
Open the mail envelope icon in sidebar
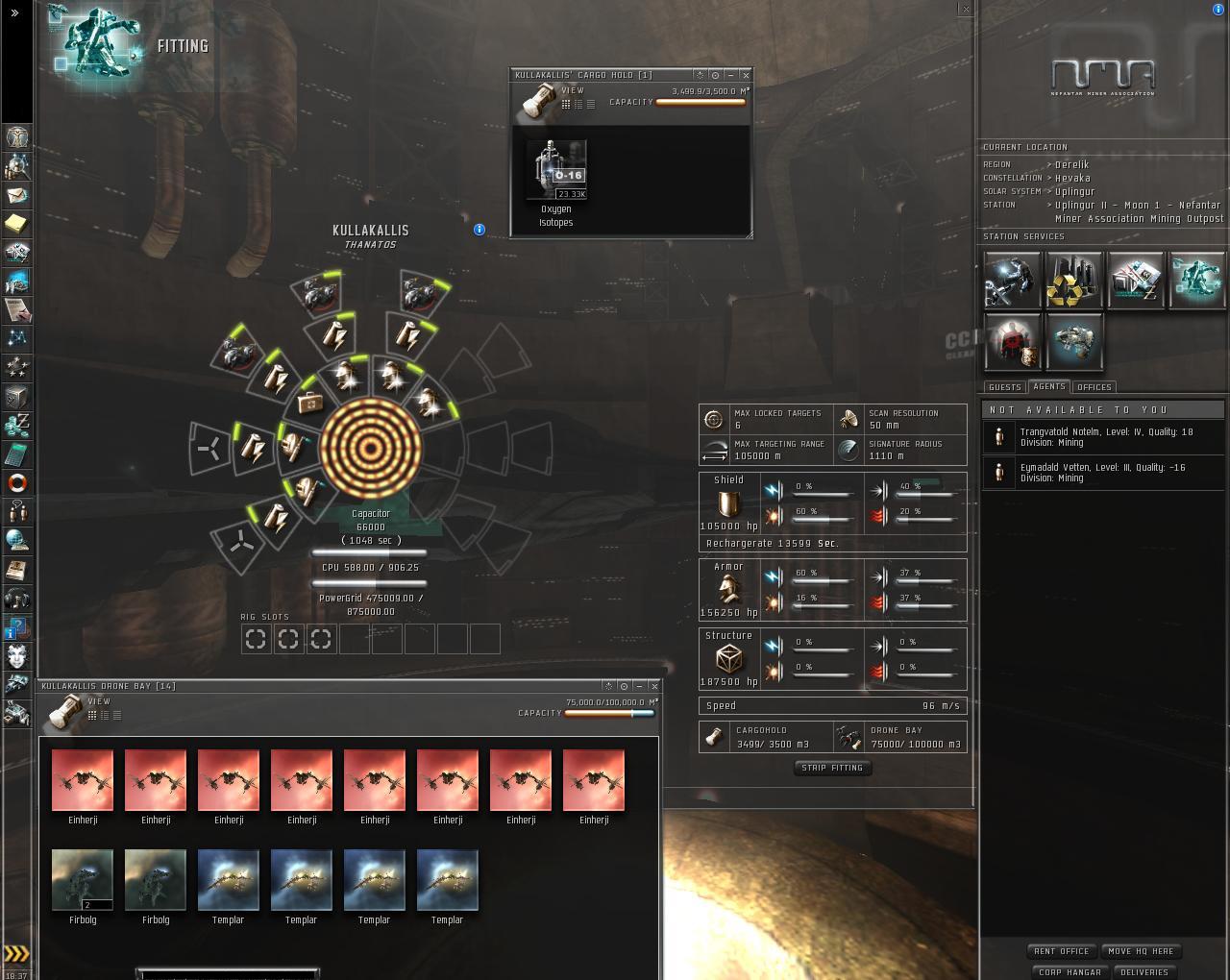(17, 195)
